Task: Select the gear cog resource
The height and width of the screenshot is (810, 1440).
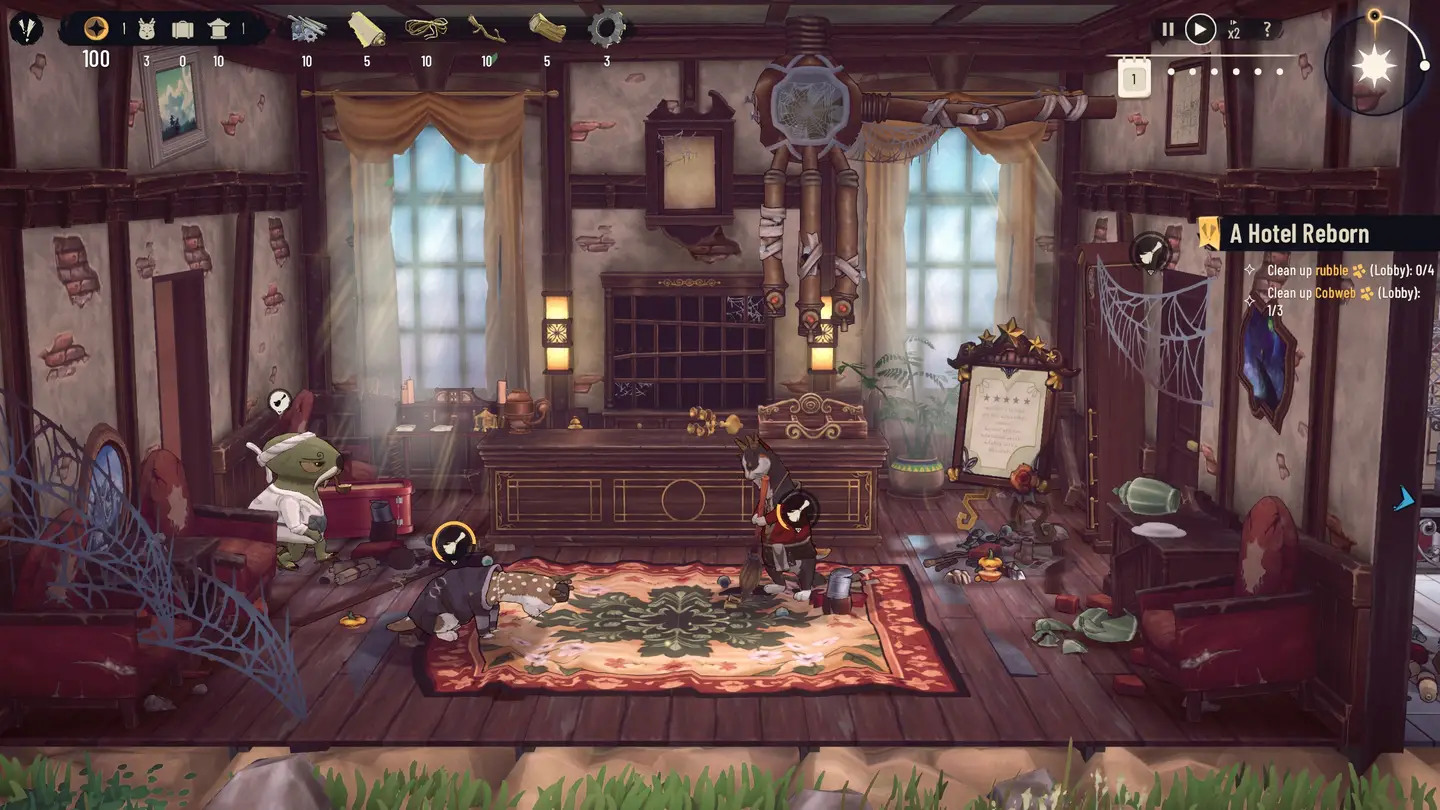Action: coord(606,29)
